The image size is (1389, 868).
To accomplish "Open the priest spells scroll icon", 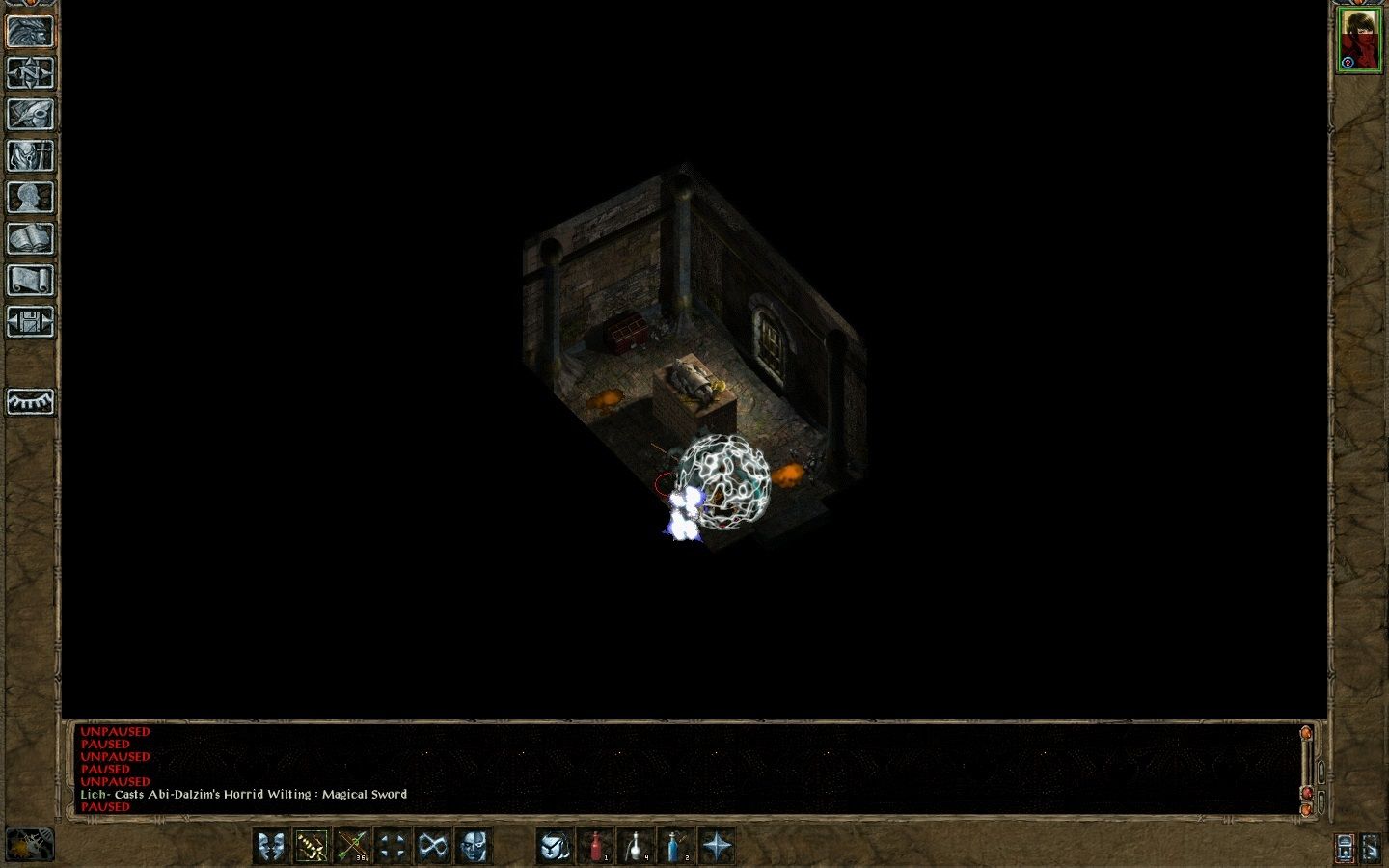I will [x=29, y=281].
